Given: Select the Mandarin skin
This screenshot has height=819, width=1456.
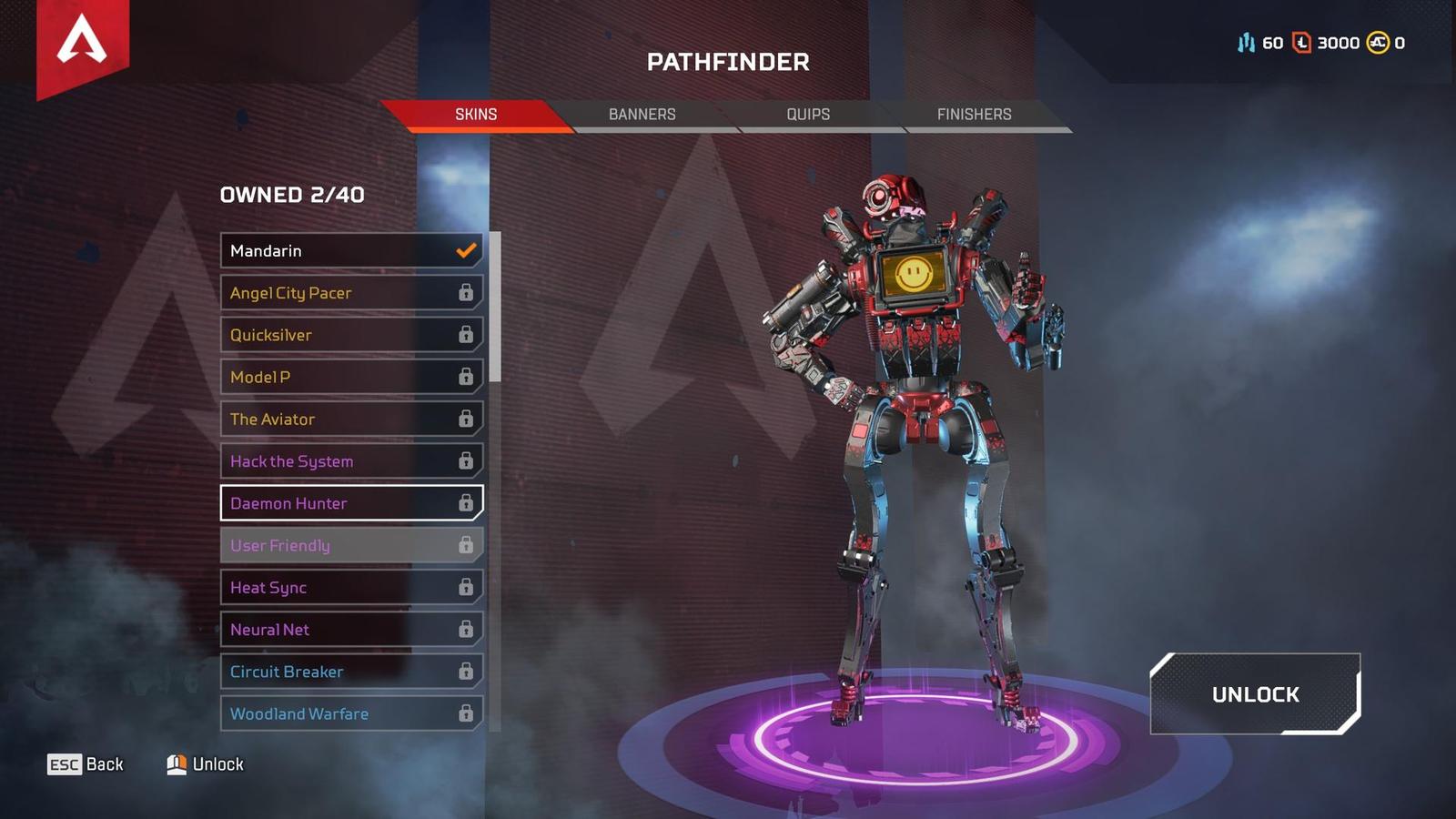Looking at the screenshot, I should pos(351,250).
